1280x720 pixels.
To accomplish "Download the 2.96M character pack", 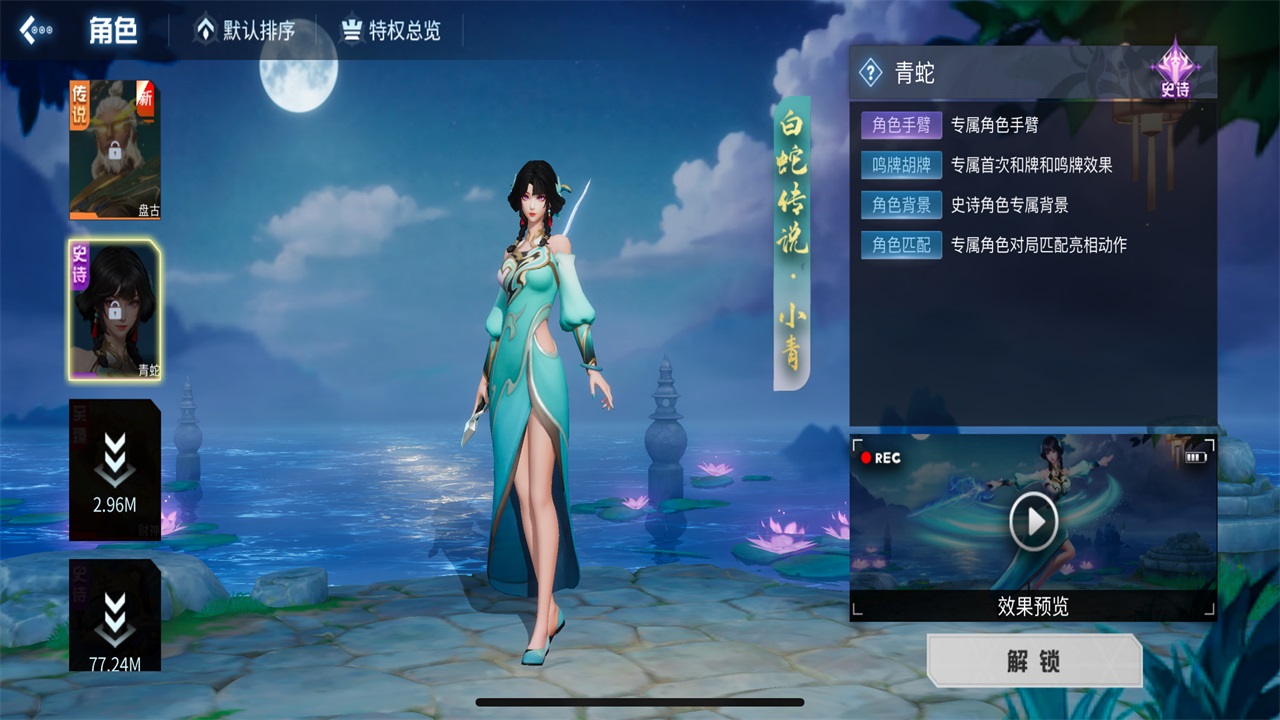I will [114, 470].
